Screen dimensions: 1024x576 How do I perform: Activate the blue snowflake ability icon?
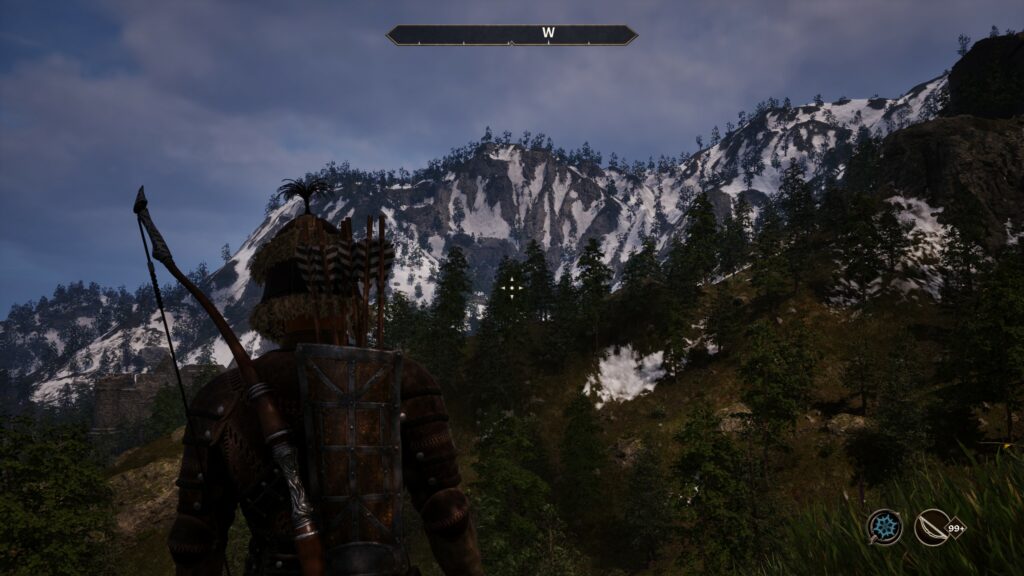pos(884,527)
